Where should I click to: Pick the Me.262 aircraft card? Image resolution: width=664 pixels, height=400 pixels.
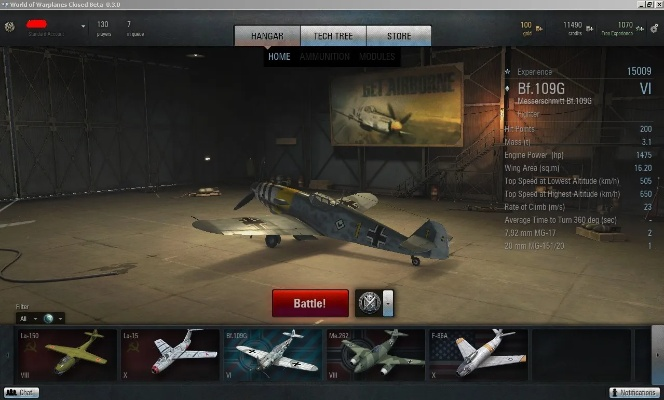click(x=375, y=354)
